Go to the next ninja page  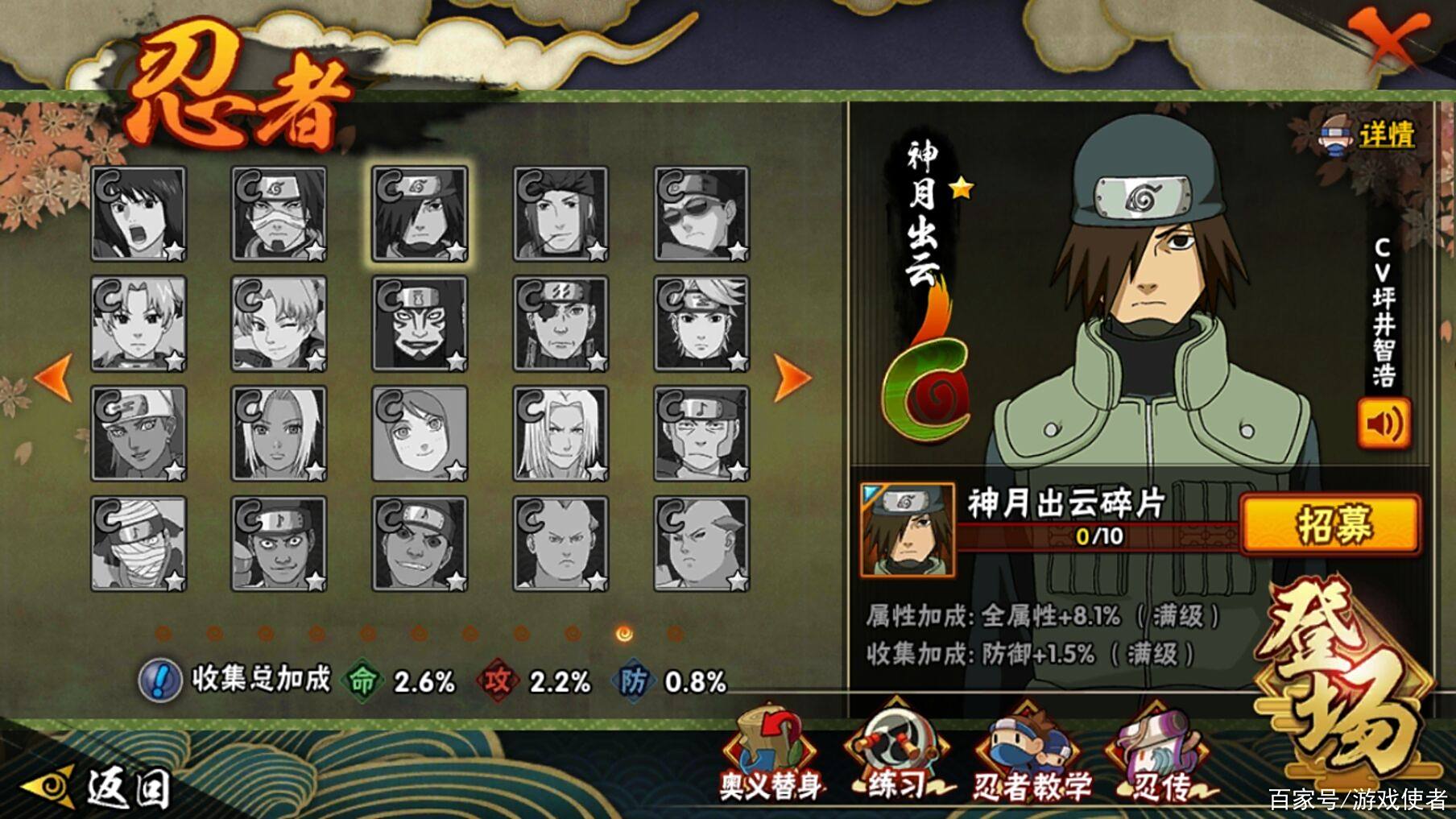(x=791, y=377)
